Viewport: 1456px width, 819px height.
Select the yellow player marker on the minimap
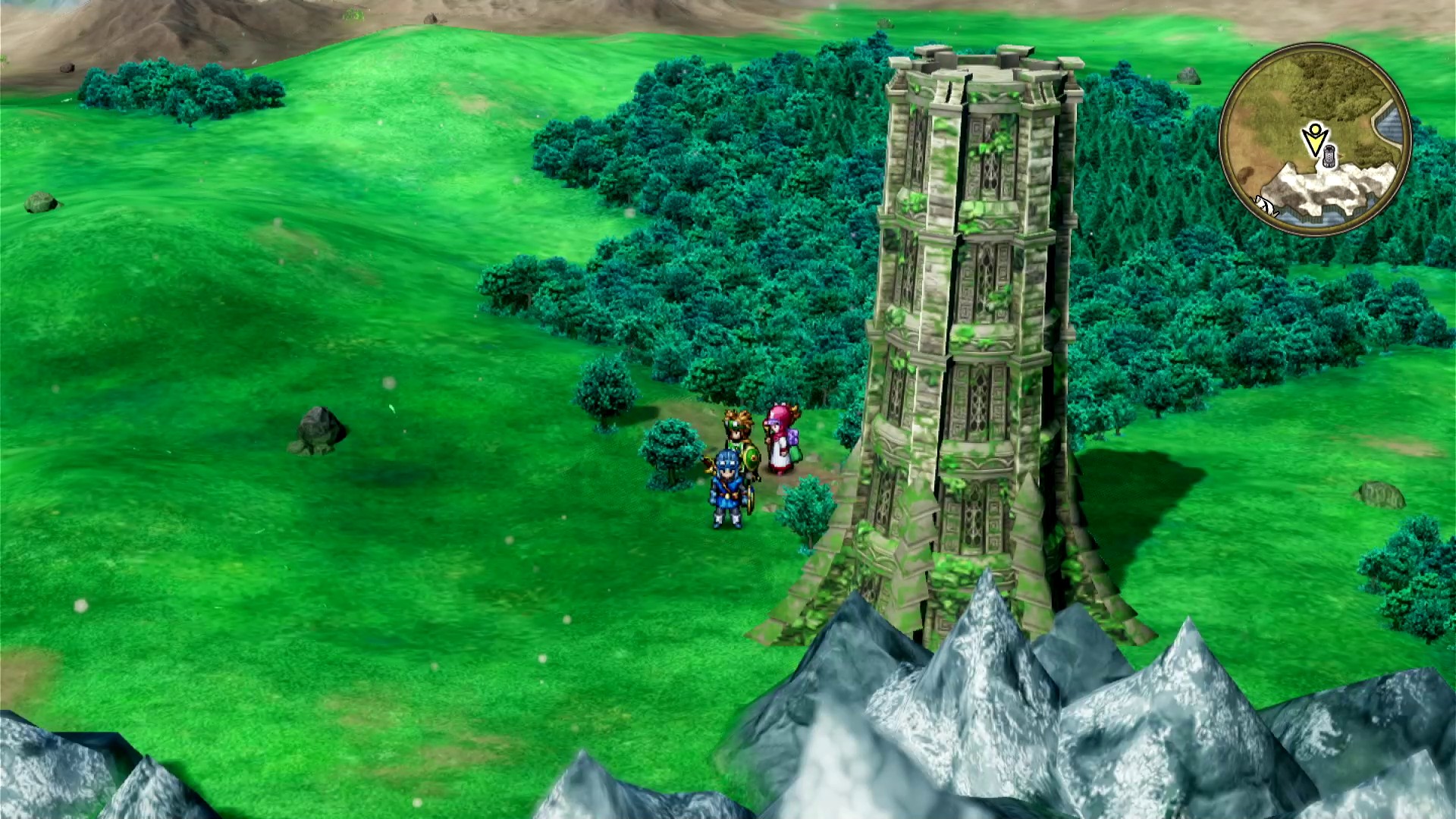[x=1314, y=139]
